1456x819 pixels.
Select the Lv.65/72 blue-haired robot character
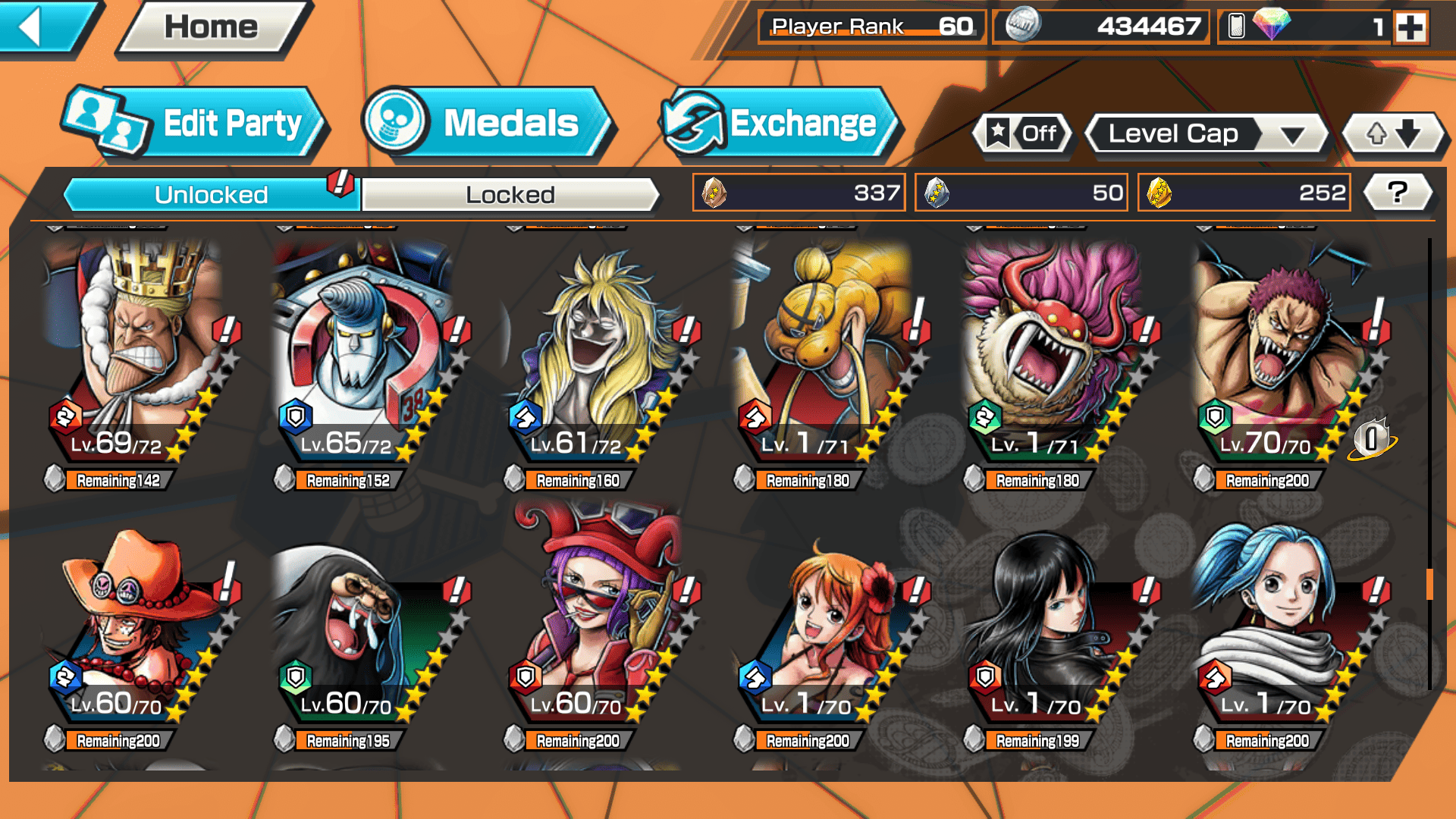pos(364,356)
